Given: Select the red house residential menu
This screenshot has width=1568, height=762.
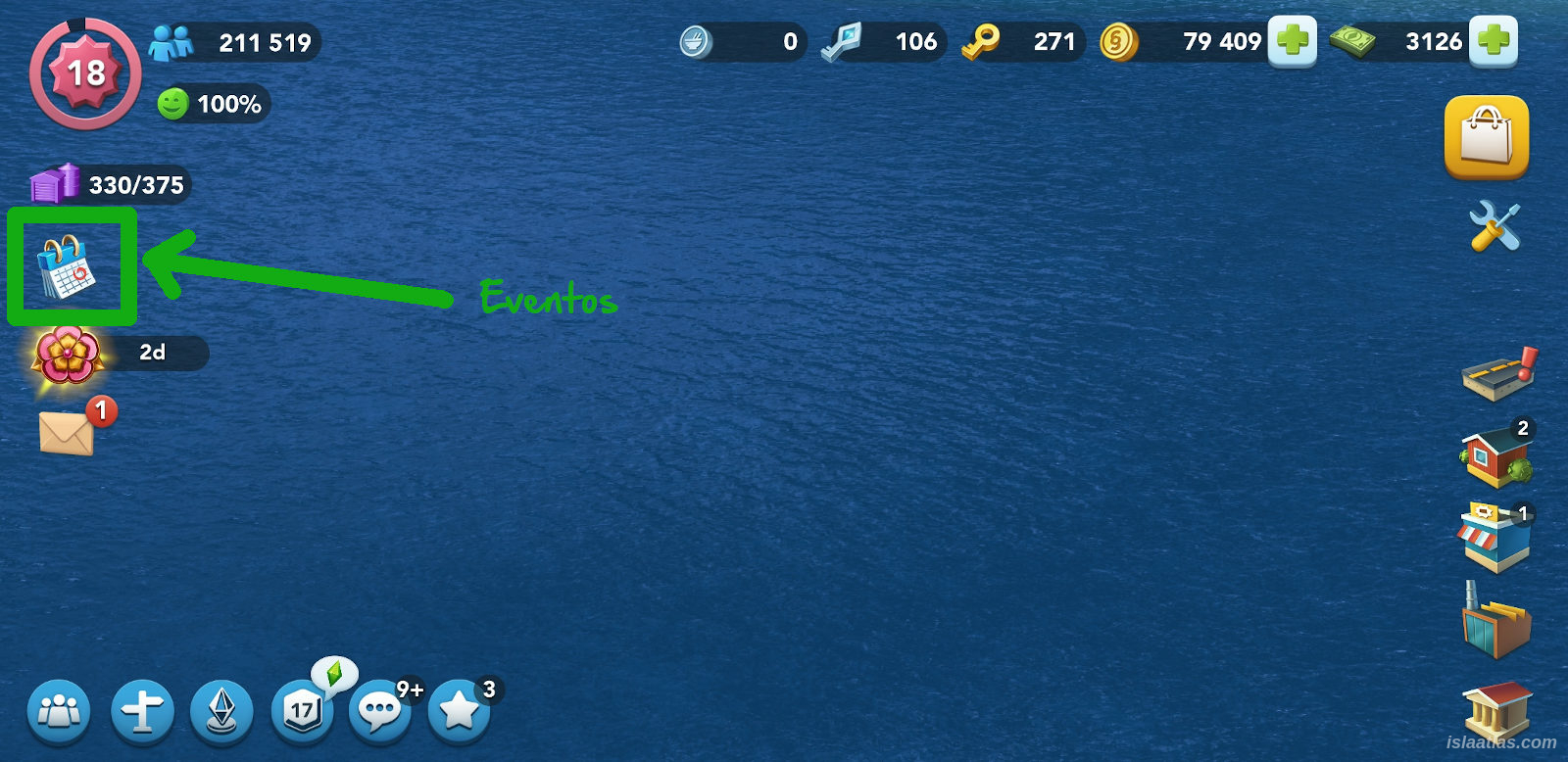Looking at the screenshot, I should pos(1495,456).
